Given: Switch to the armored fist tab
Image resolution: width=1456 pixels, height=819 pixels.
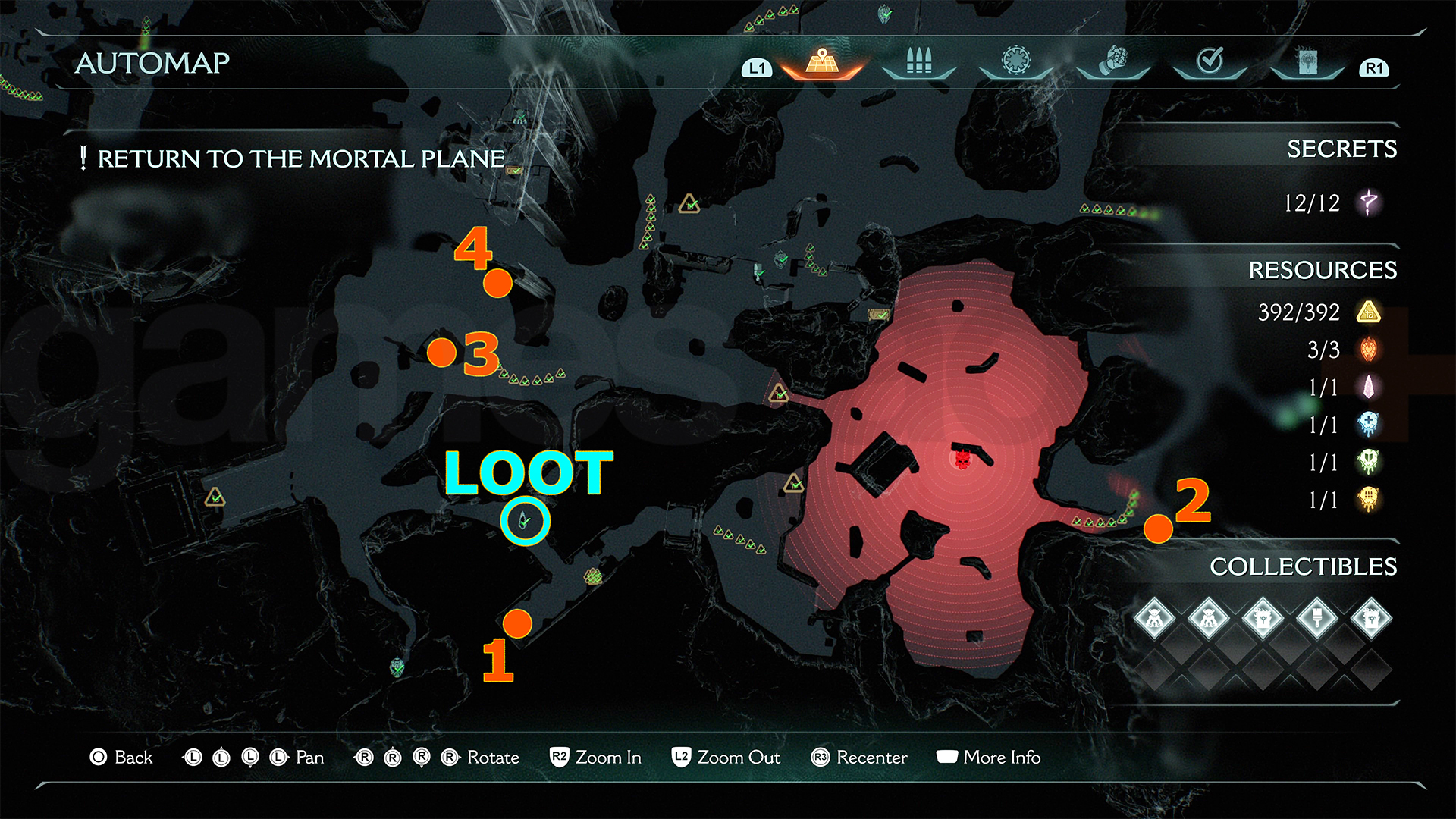Looking at the screenshot, I should (1113, 61).
